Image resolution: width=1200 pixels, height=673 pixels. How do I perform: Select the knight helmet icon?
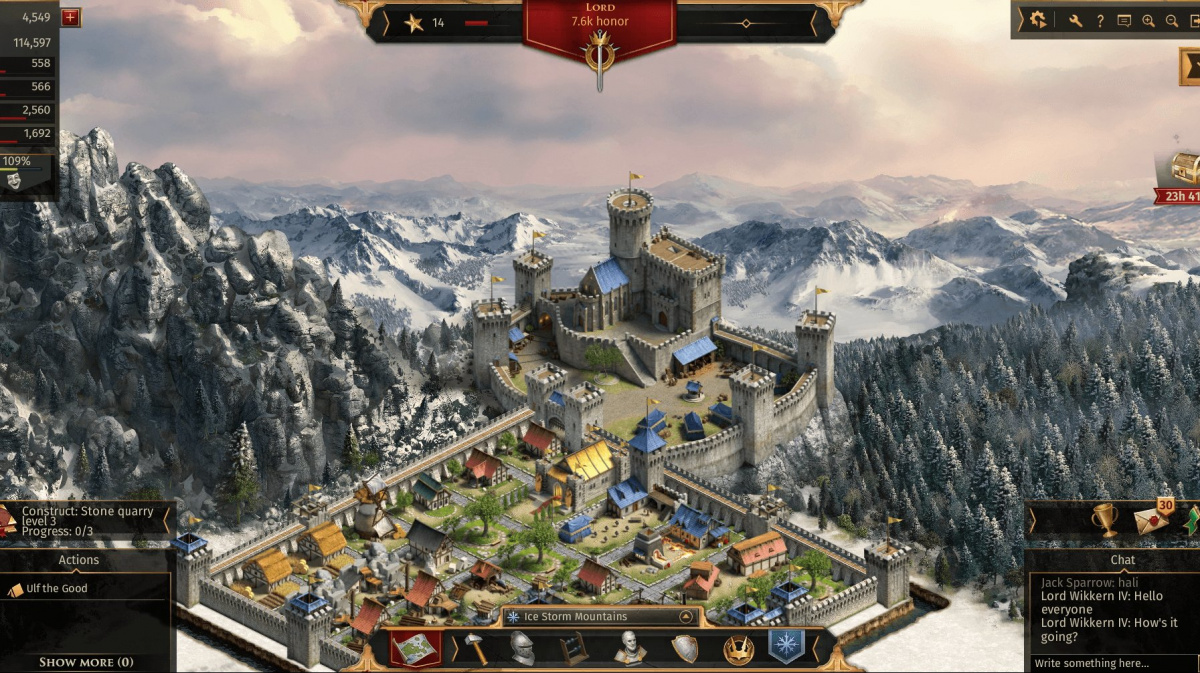[x=522, y=648]
